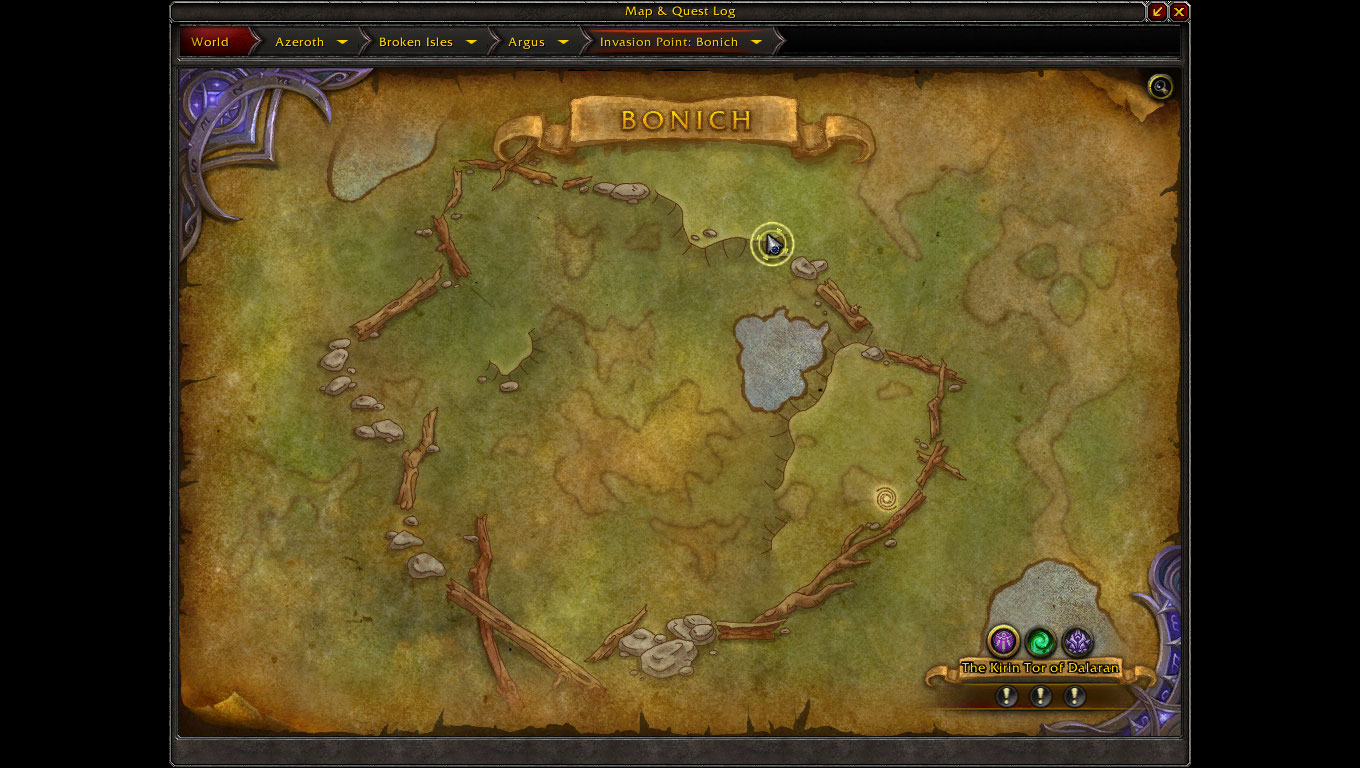Screen dimensions: 1360x768
Task: Click the middle exclamation quest marker
Action: pyautogui.click(x=1040, y=696)
